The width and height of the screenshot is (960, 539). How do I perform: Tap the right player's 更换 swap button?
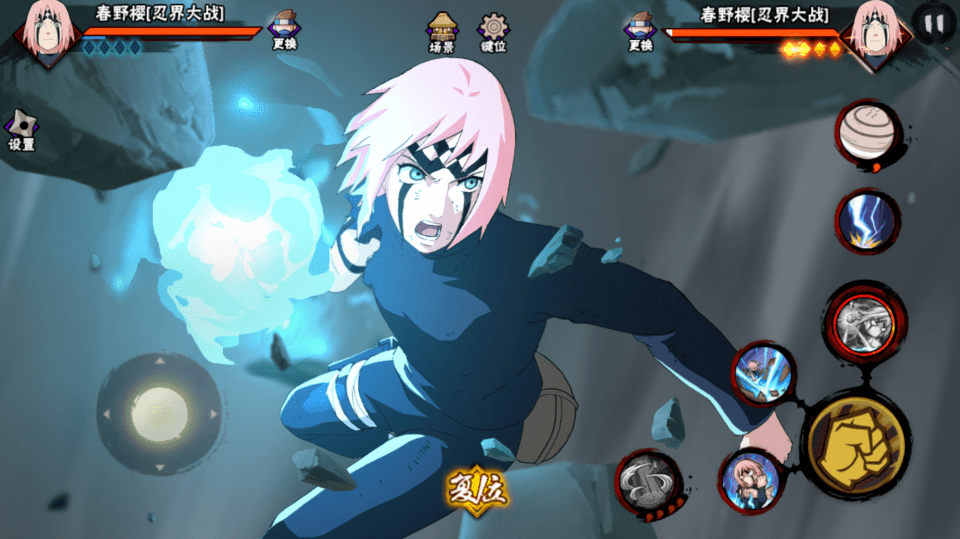point(641,31)
